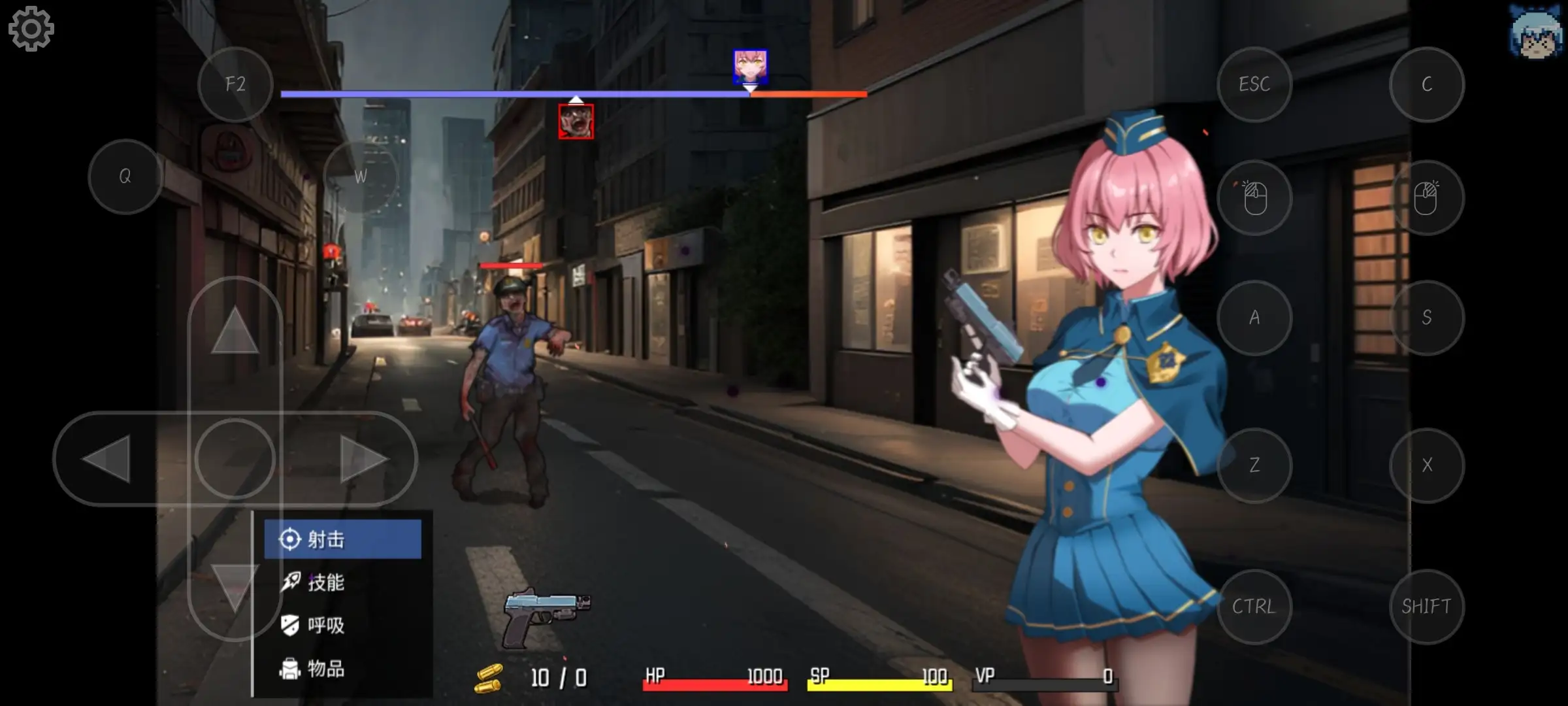Tap the right mouse button control

click(x=1426, y=197)
